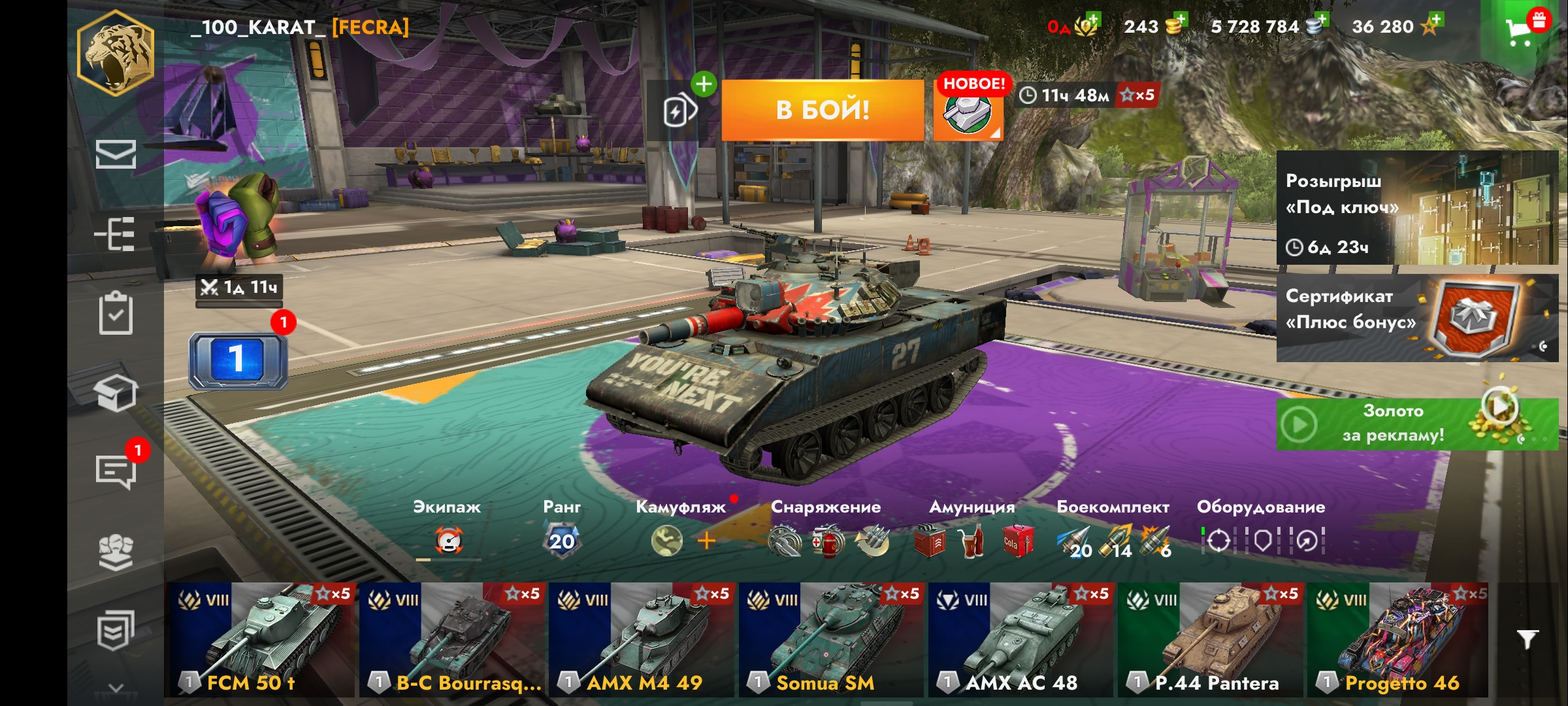
Task: Open the Оборудование equipment slots
Action: point(1261,531)
